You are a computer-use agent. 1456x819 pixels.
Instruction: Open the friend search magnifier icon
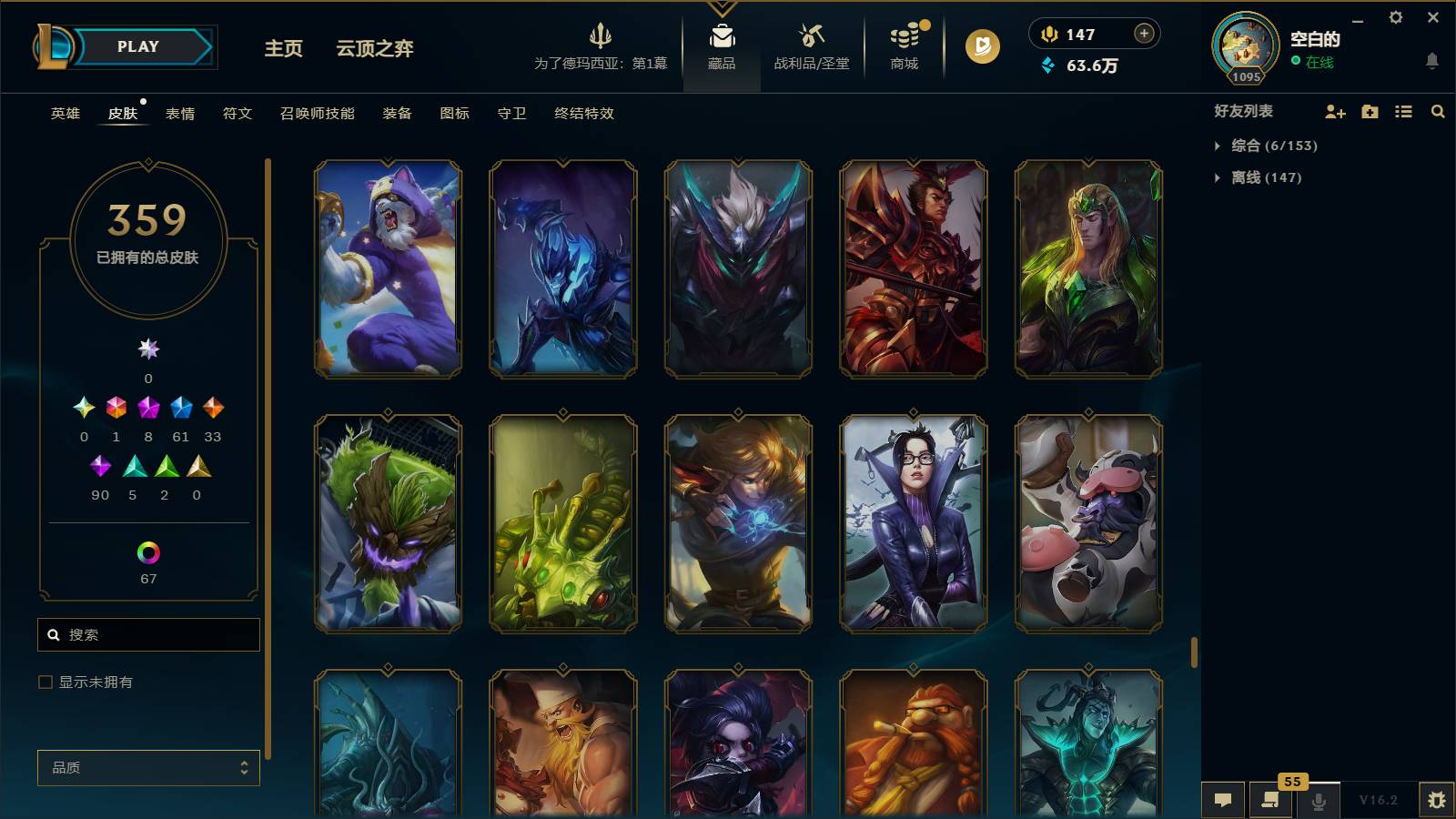tap(1437, 111)
